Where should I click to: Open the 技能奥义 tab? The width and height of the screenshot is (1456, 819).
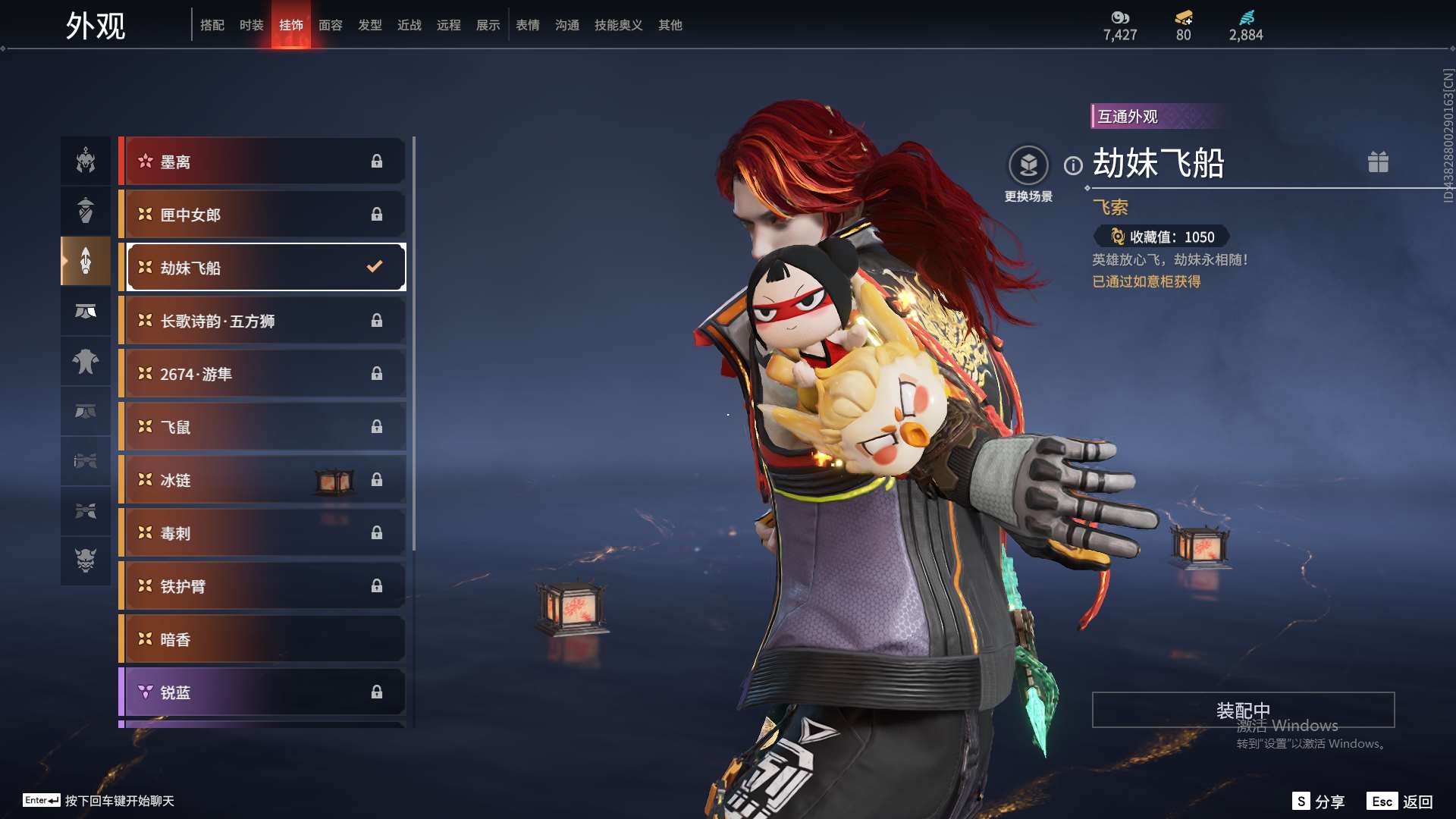click(x=618, y=25)
